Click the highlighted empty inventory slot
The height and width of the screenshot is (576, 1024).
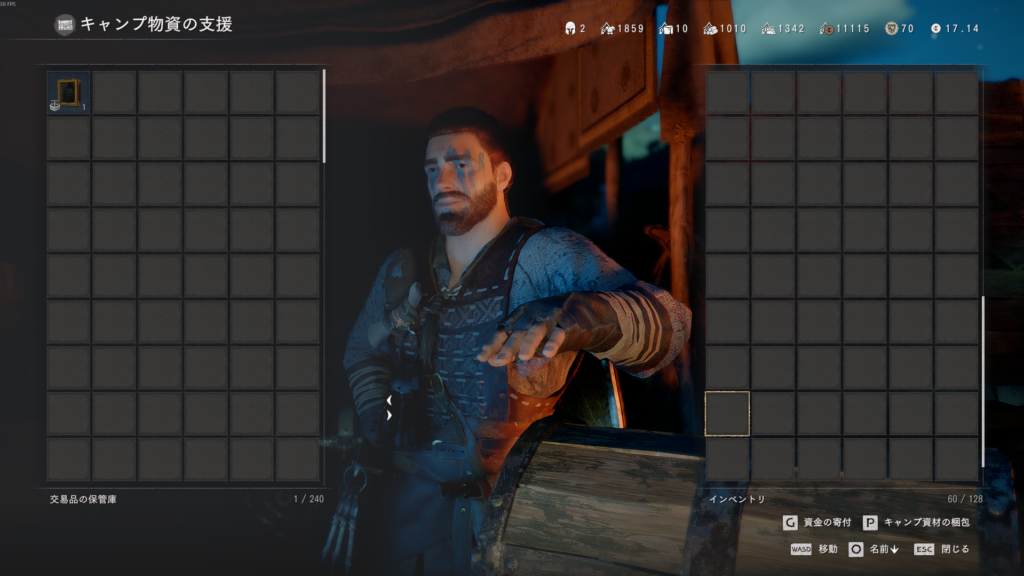[727, 414]
